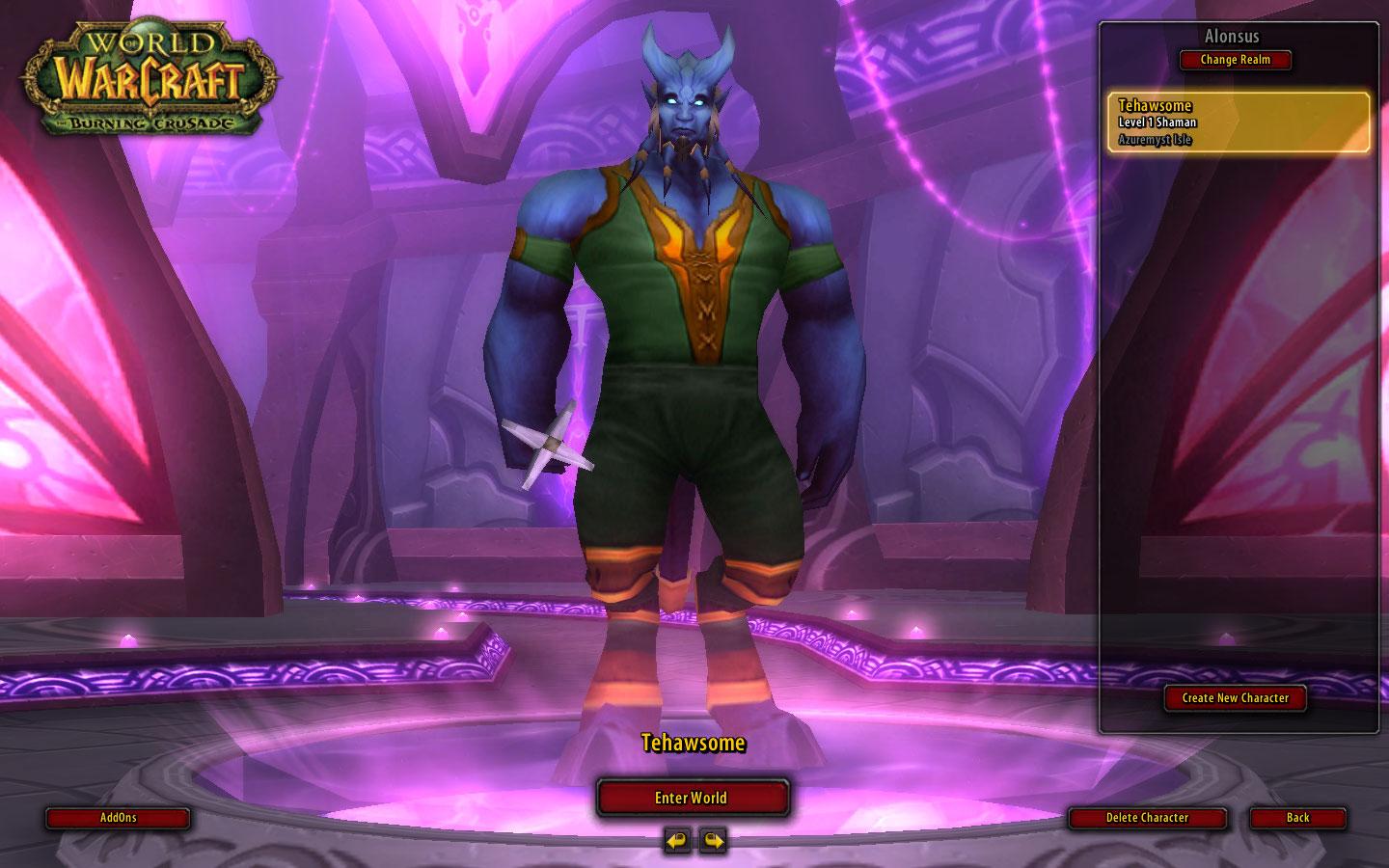This screenshot has width=1389, height=868.
Task: Open the Change Realm screen
Action: tap(1235, 60)
